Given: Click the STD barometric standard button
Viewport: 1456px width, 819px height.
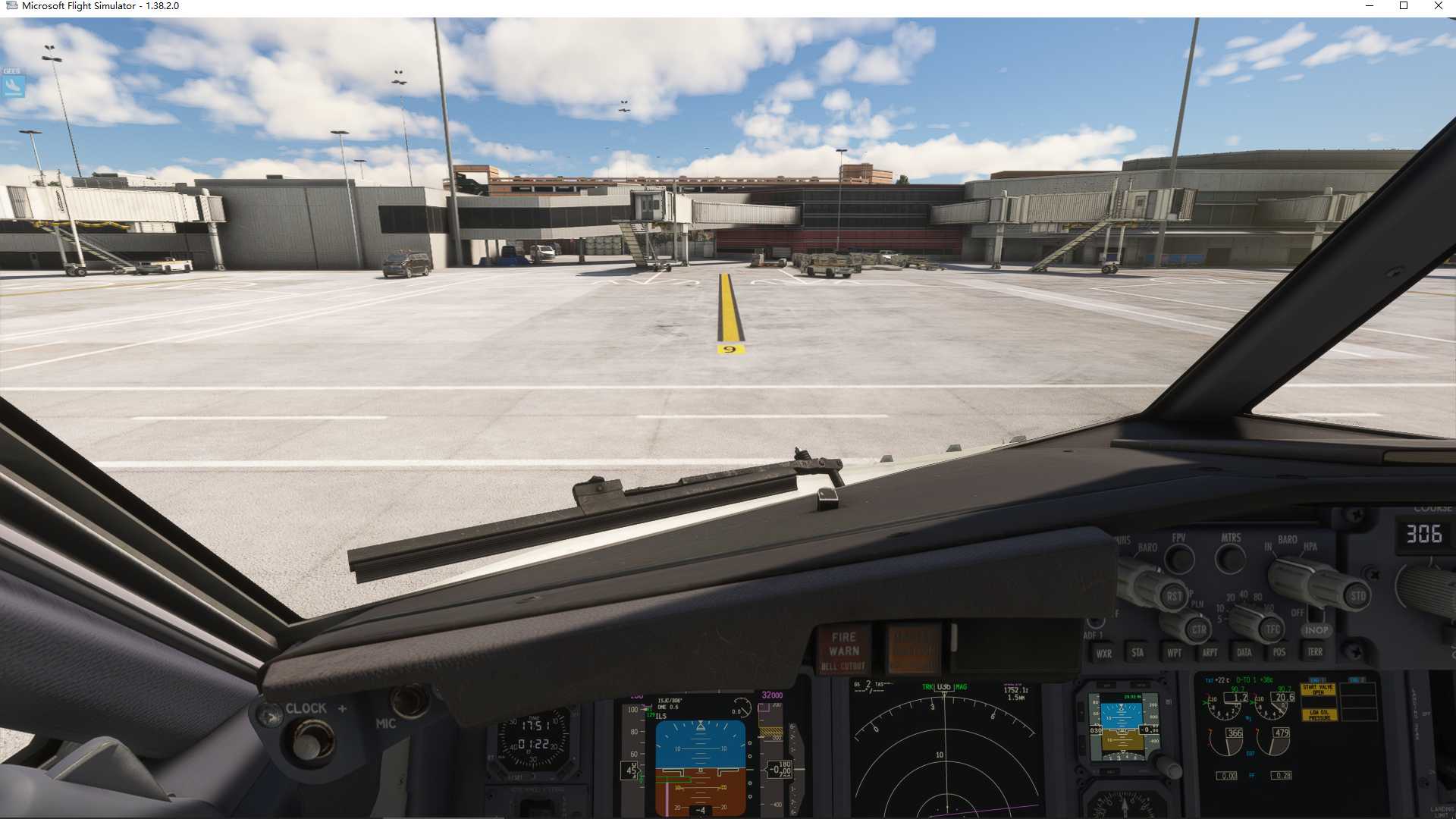Looking at the screenshot, I should point(1357,596).
